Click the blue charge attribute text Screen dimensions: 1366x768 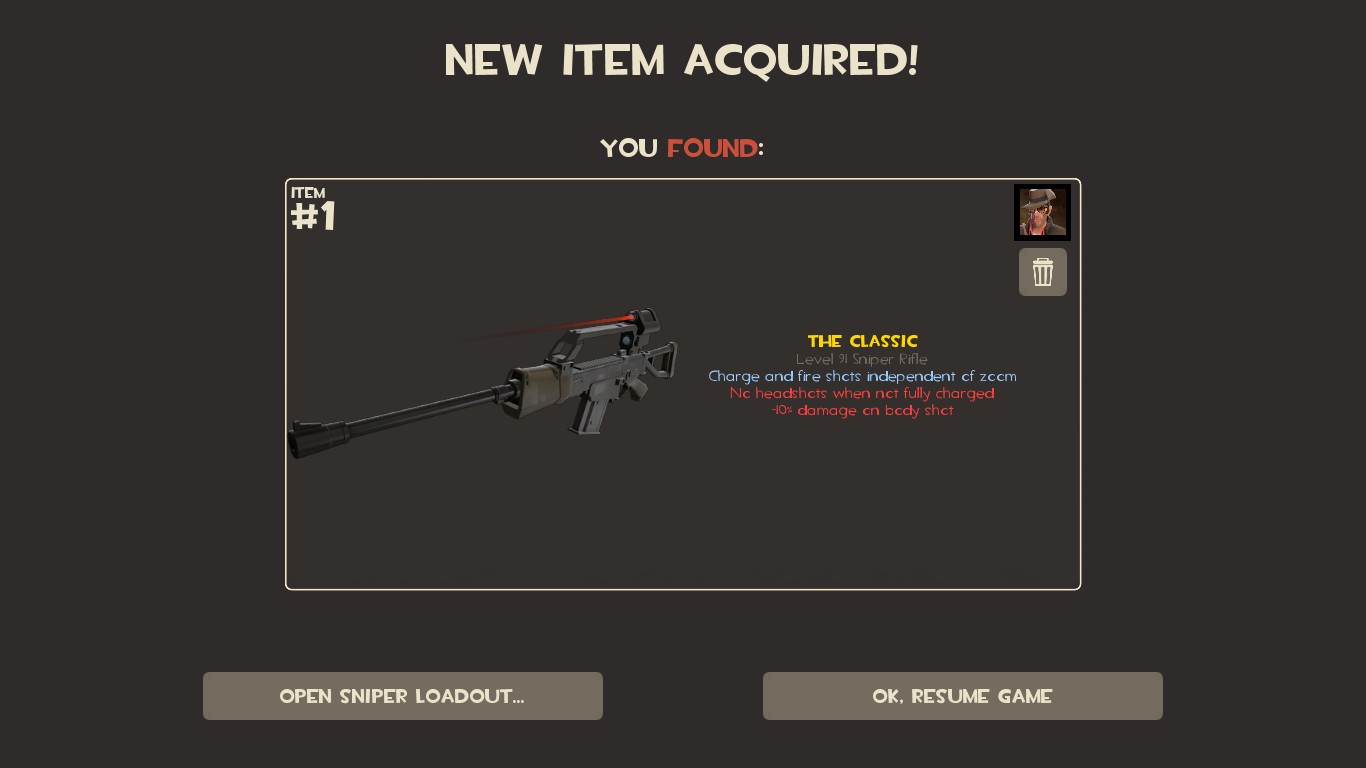[x=862, y=376]
